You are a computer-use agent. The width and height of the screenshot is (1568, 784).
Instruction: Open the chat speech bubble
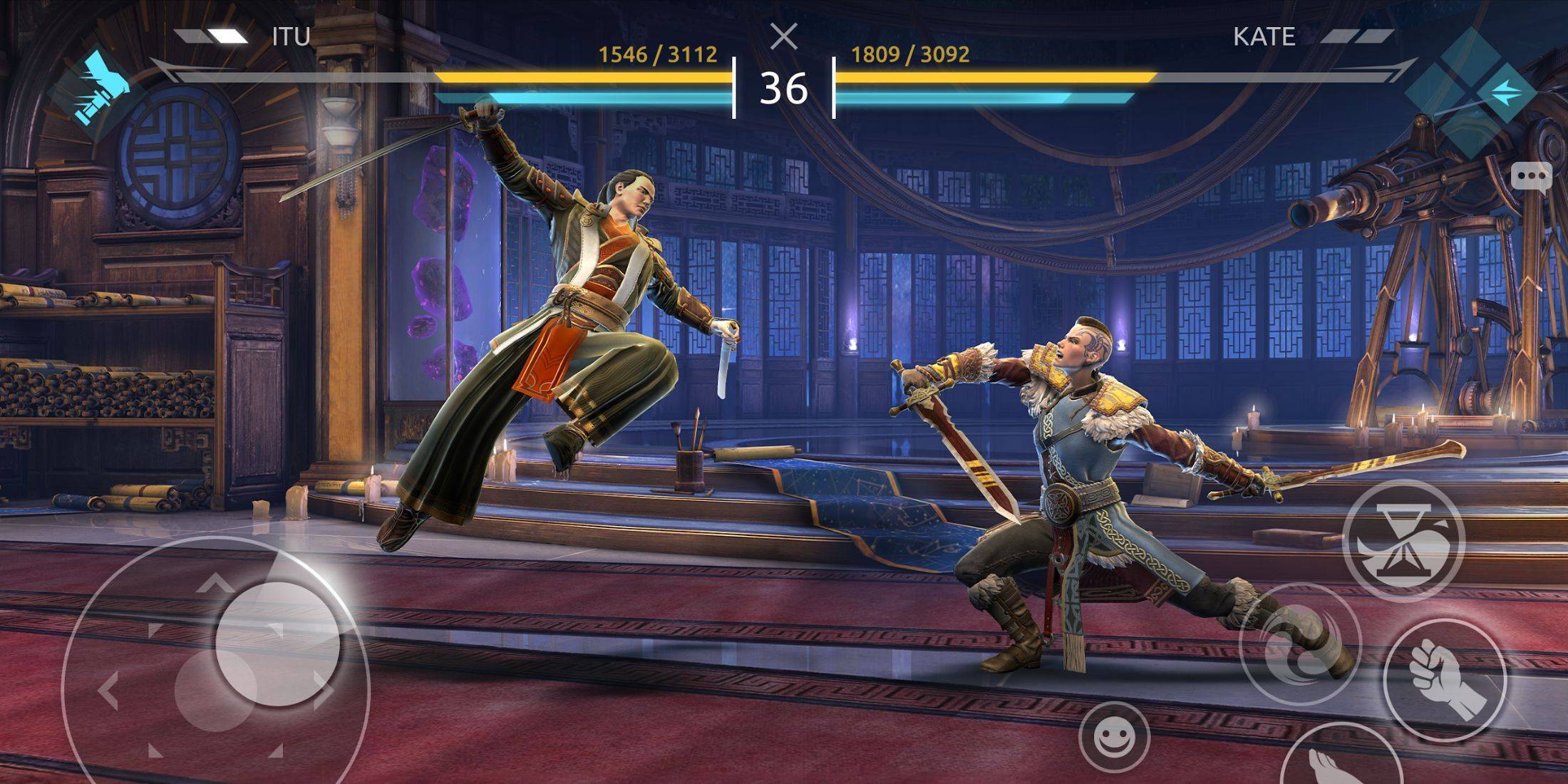click(1530, 177)
